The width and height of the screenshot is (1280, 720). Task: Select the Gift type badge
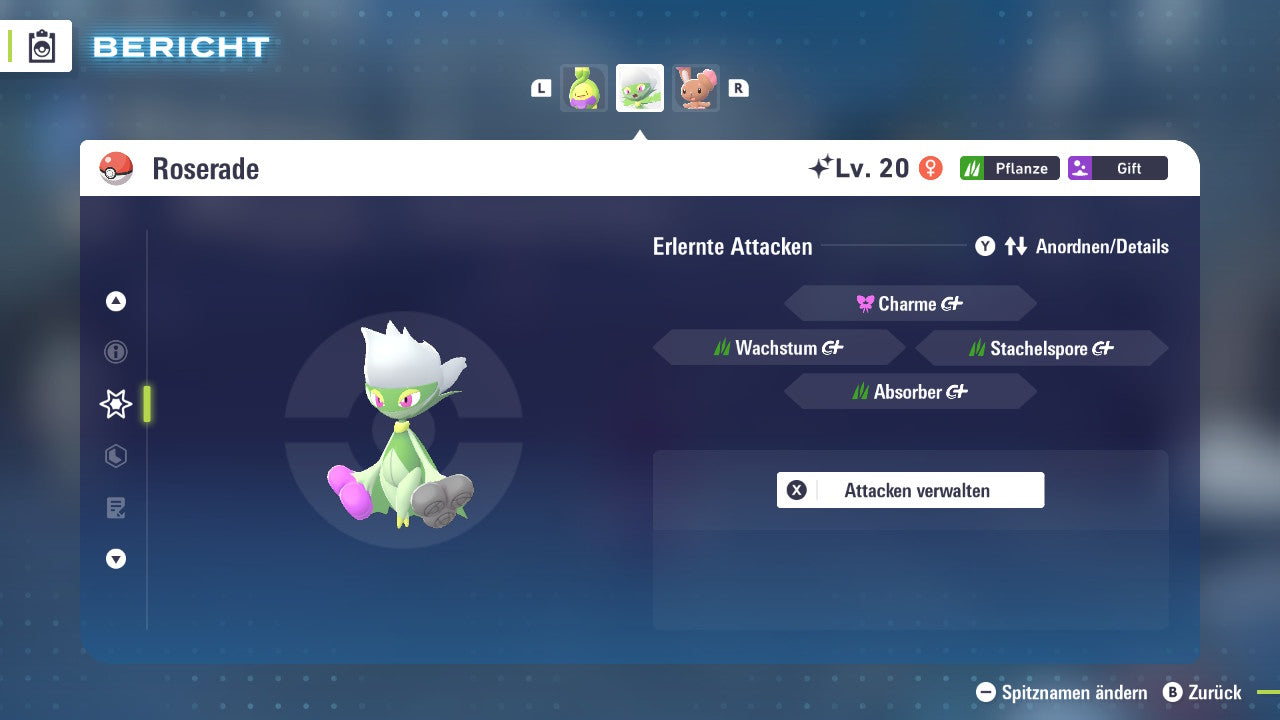point(1117,168)
